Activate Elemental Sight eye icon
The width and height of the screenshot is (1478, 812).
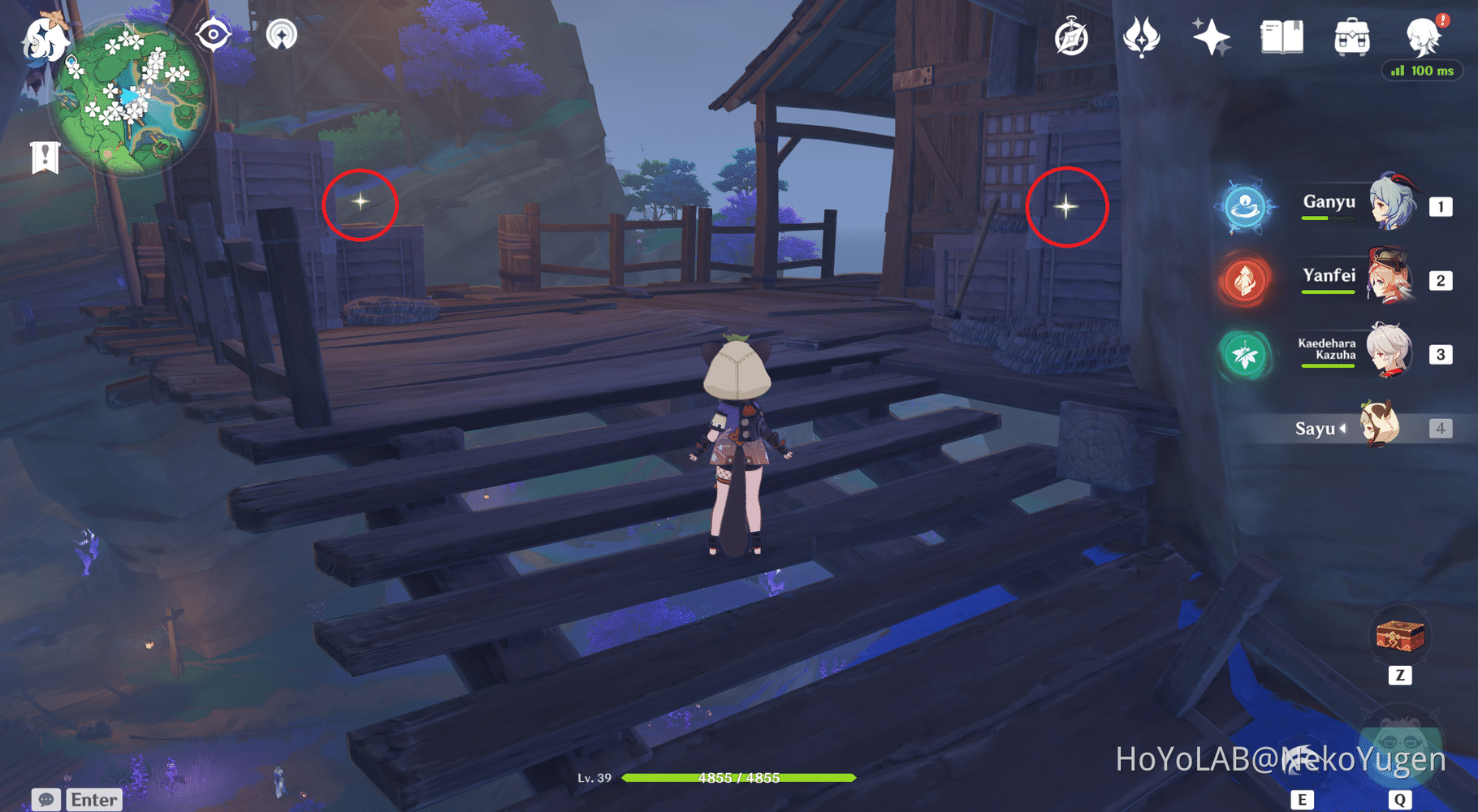tap(214, 34)
